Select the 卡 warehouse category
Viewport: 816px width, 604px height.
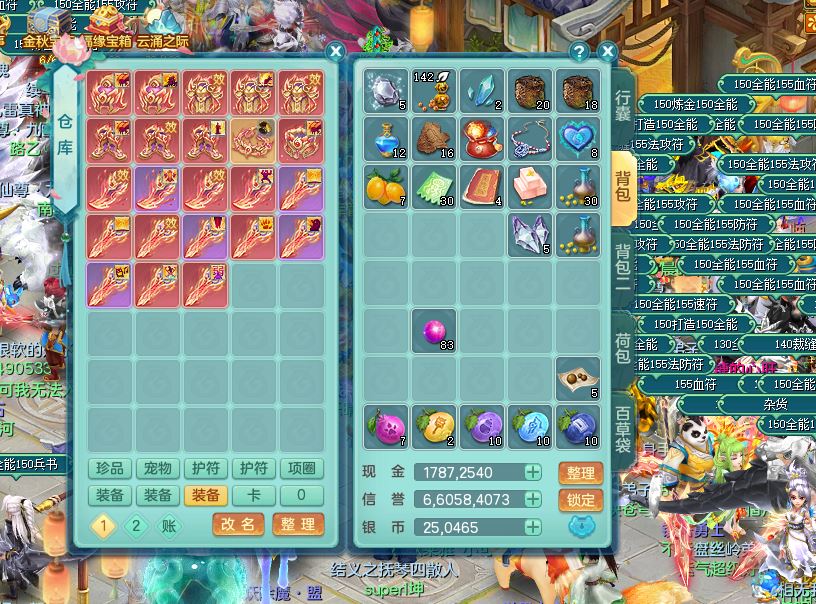(254, 495)
